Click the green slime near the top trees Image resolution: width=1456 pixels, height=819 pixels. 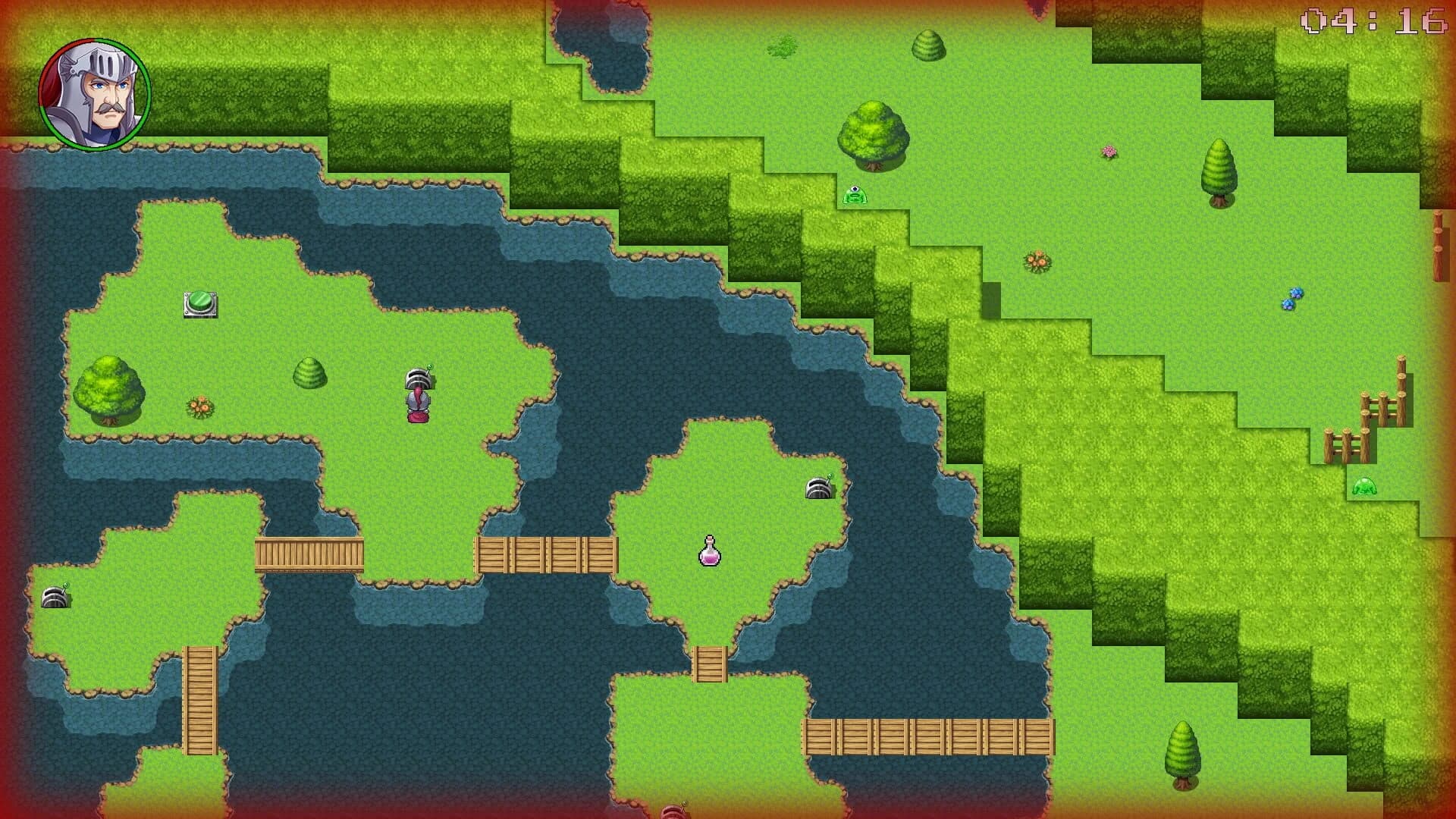tap(855, 193)
